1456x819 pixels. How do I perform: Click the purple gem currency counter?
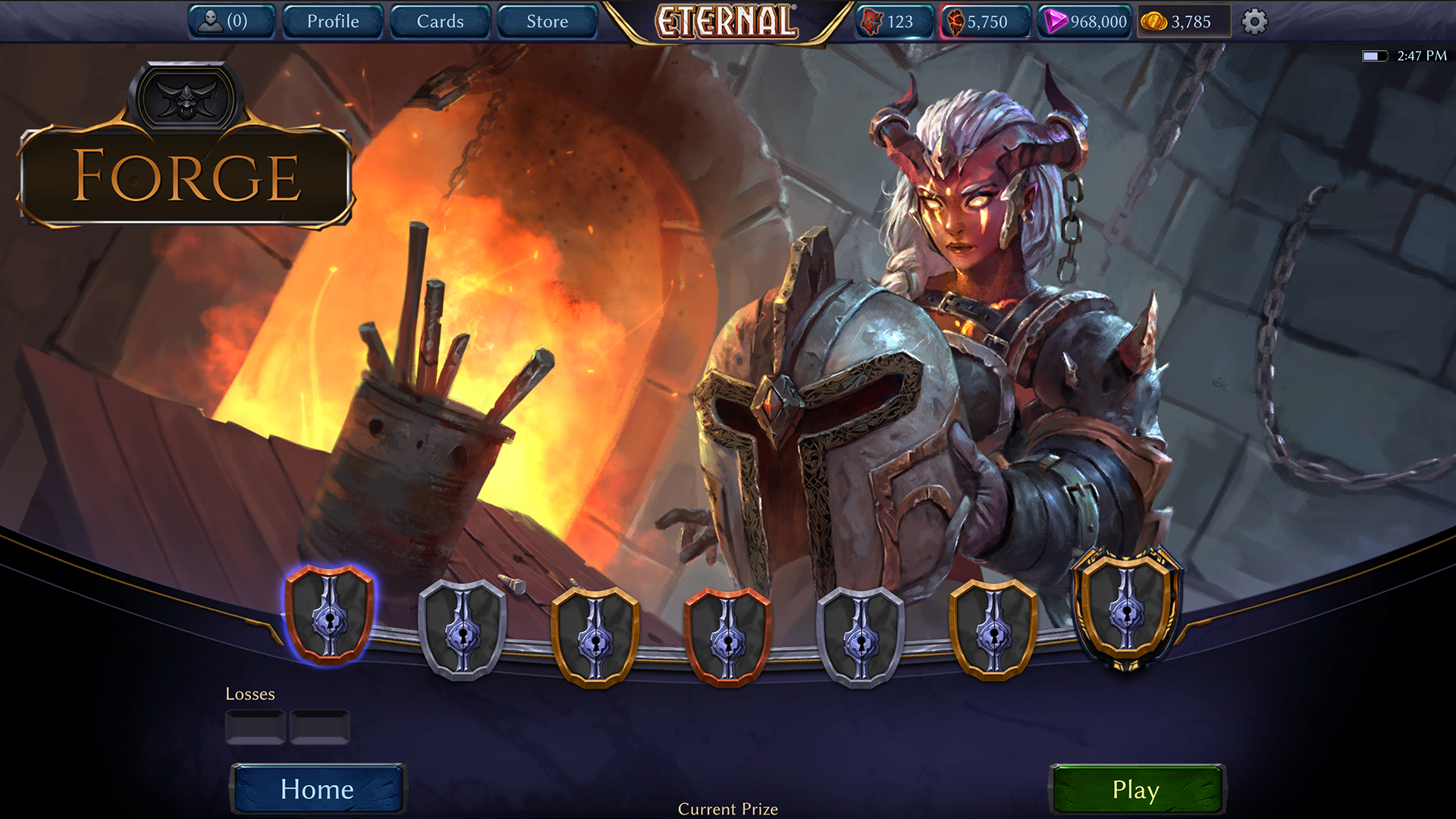(x=1084, y=21)
